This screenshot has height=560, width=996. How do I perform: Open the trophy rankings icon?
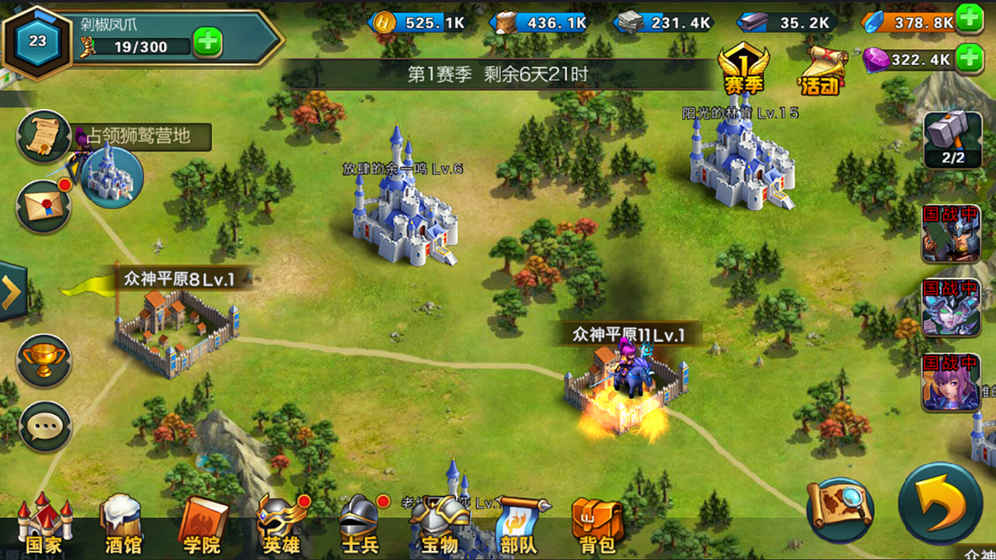[x=43, y=358]
